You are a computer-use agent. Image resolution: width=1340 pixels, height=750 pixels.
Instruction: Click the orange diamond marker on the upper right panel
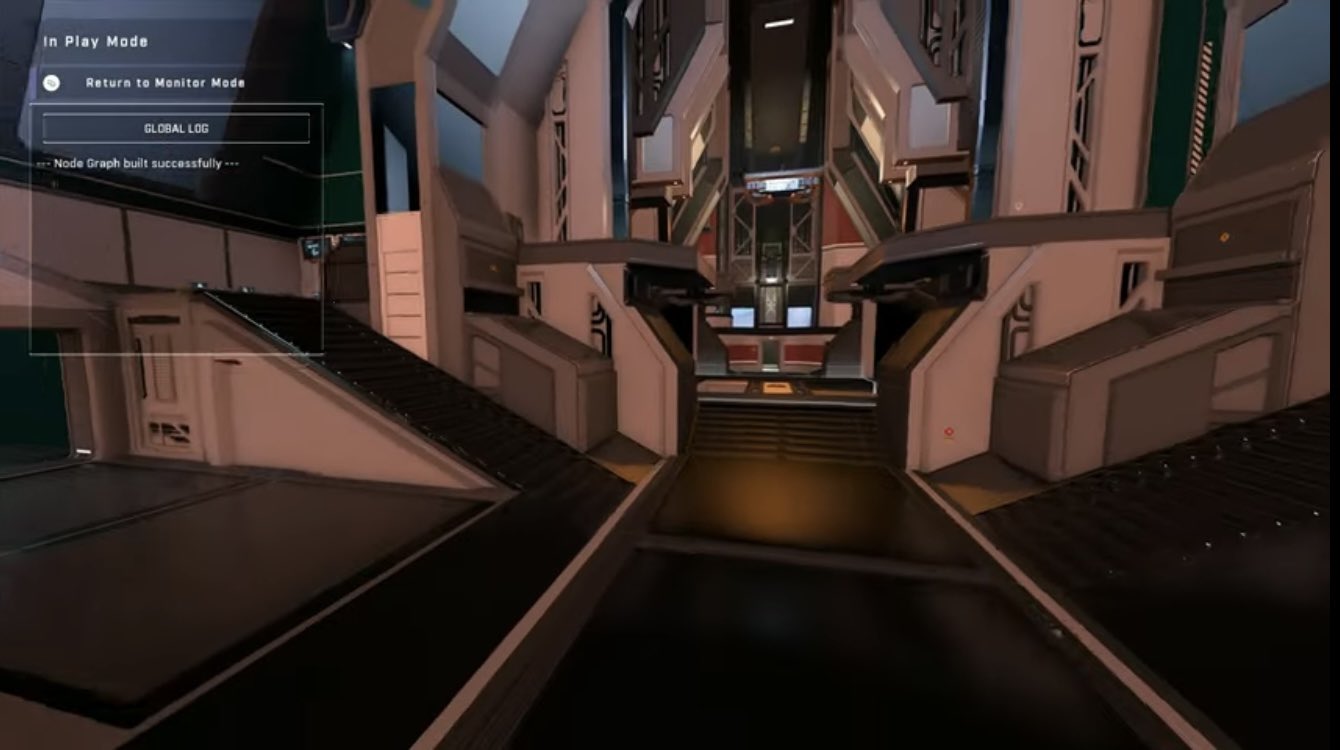point(1224,237)
